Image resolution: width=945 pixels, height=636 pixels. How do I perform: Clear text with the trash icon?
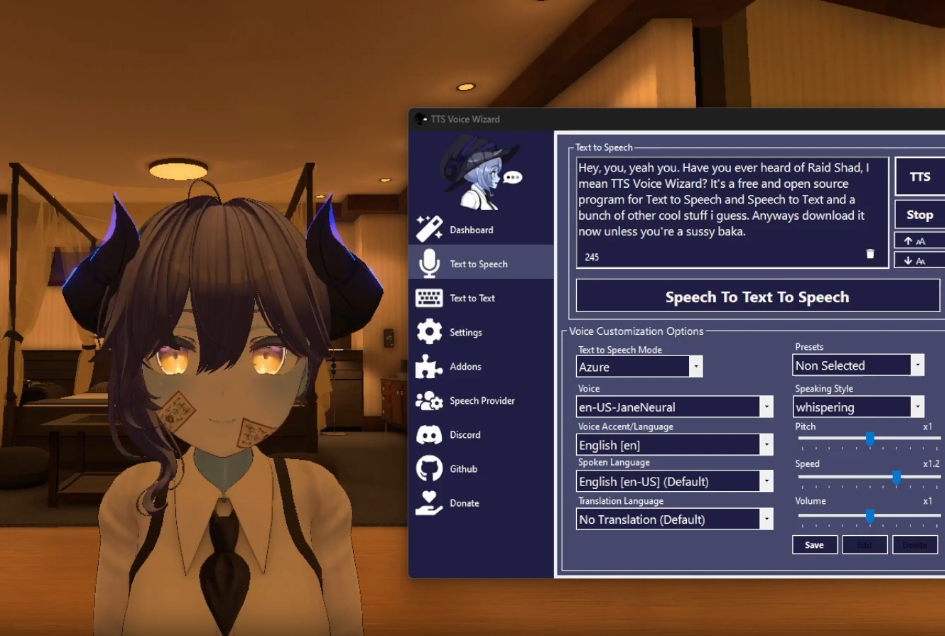click(x=870, y=254)
